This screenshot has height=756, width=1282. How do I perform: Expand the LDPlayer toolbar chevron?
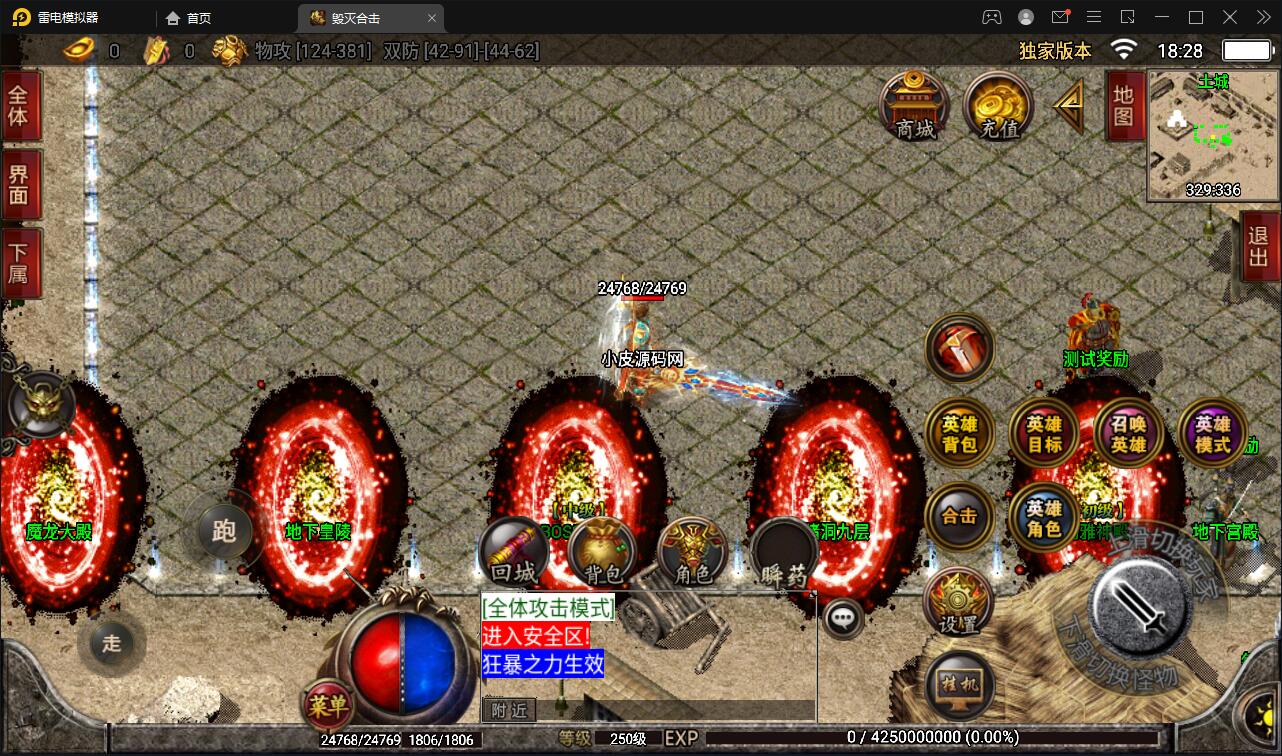[x=1263, y=17]
